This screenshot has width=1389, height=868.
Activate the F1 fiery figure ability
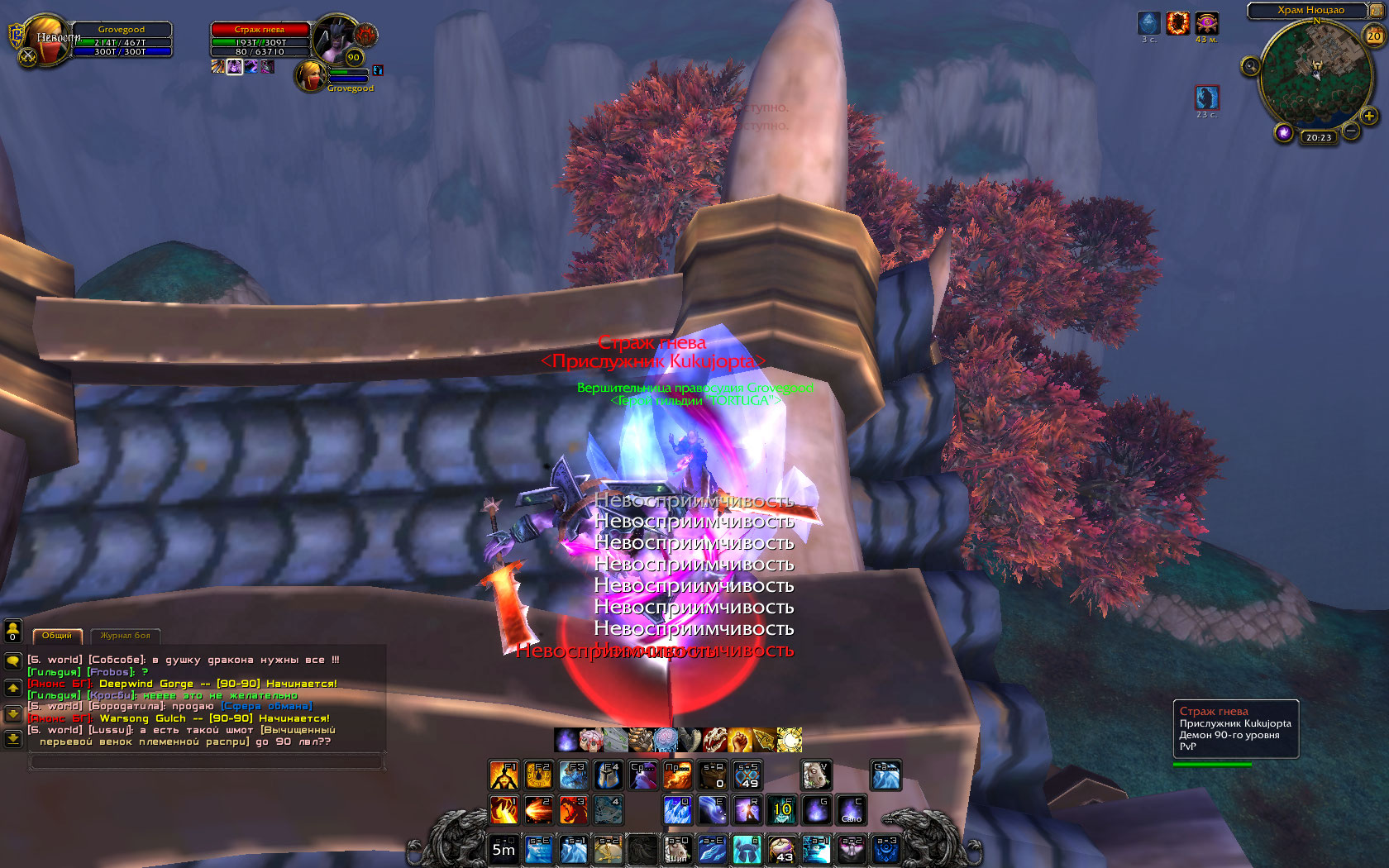pyautogui.click(x=504, y=775)
